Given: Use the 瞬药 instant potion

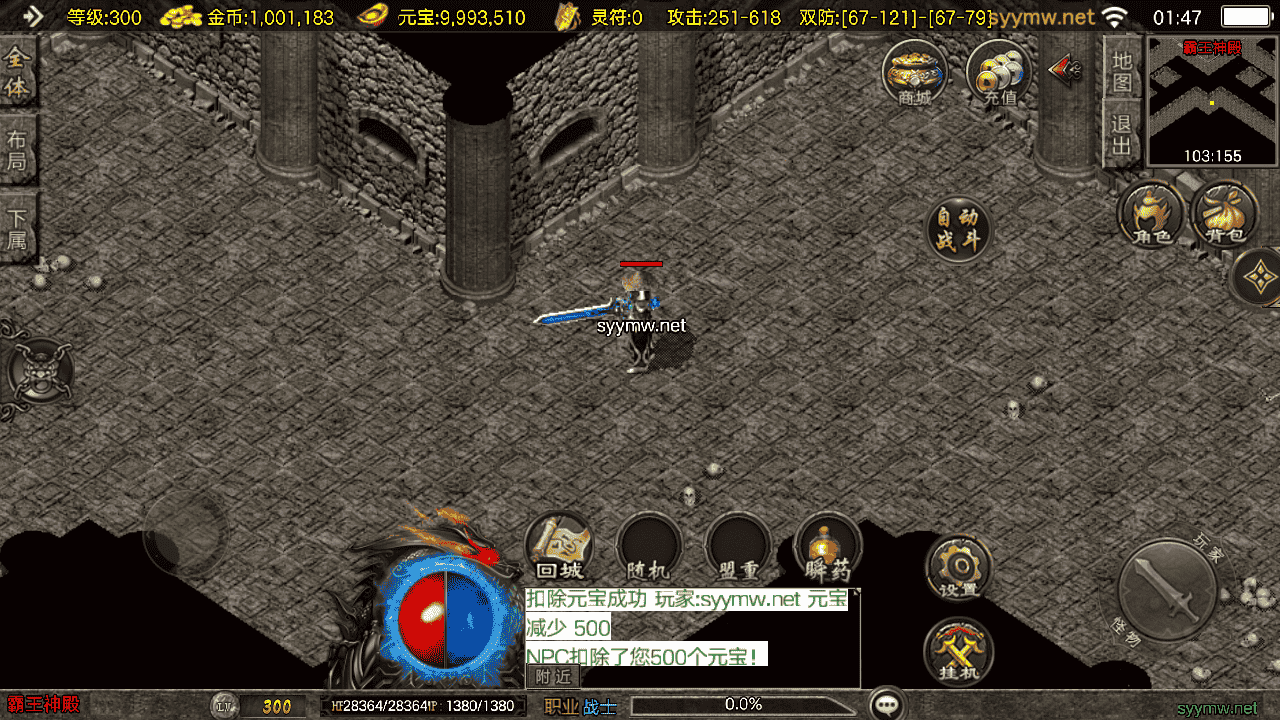Looking at the screenshot, I should point(827,547).
